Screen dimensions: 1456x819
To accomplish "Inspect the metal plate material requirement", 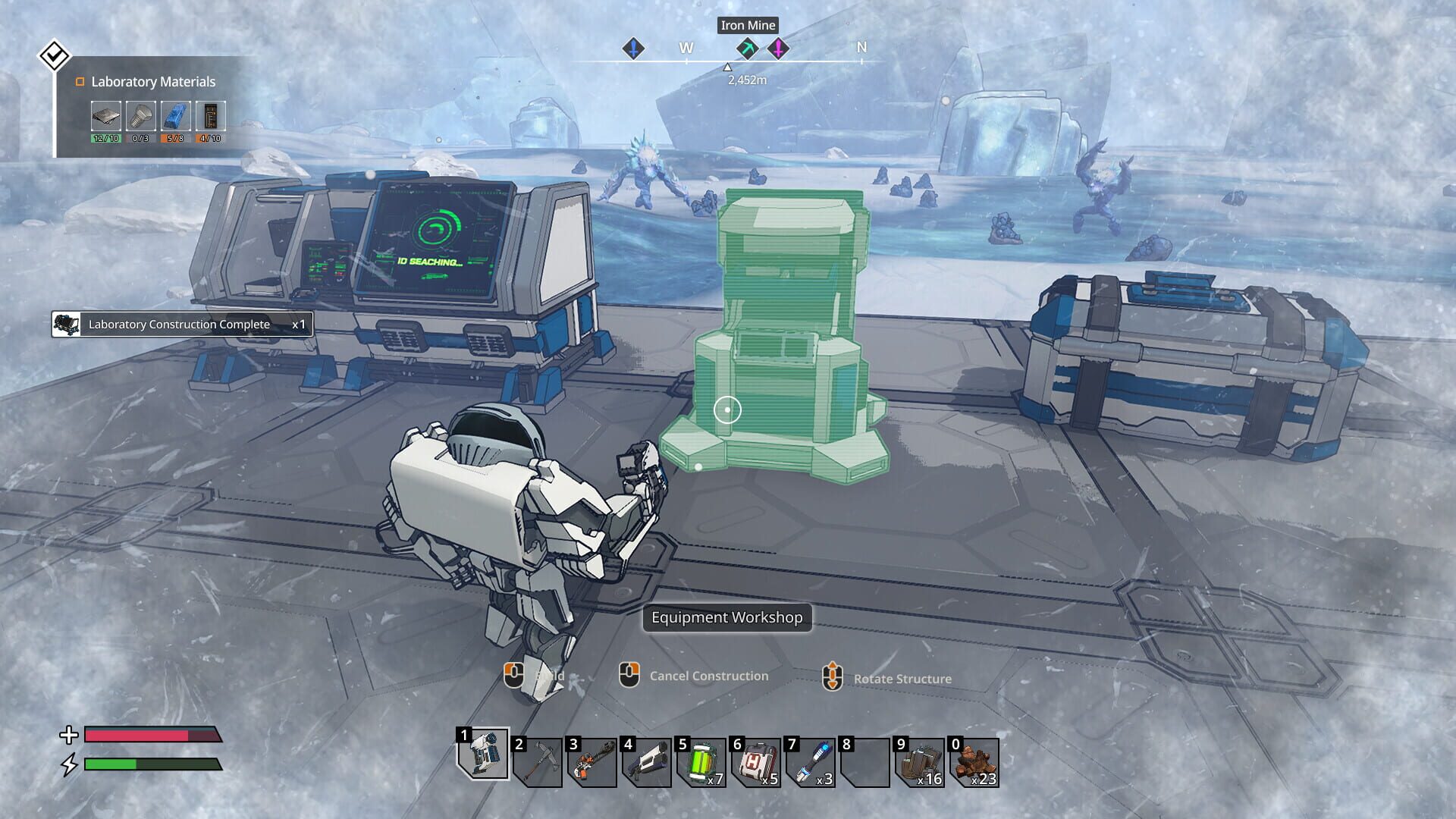I will click(x=105, y=117).
